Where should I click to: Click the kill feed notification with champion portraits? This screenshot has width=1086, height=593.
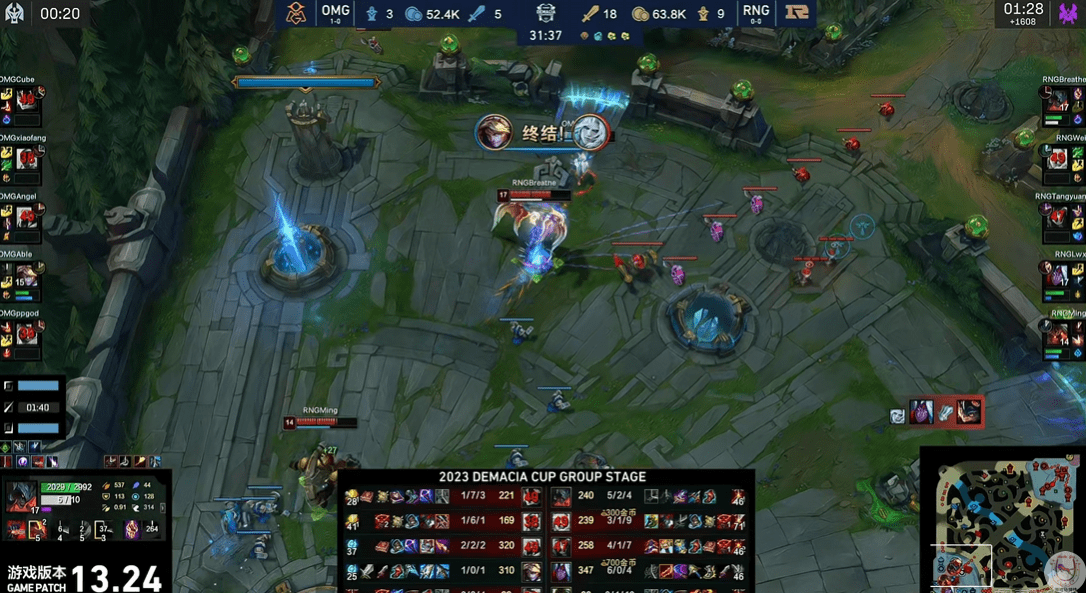coord(937,411)
